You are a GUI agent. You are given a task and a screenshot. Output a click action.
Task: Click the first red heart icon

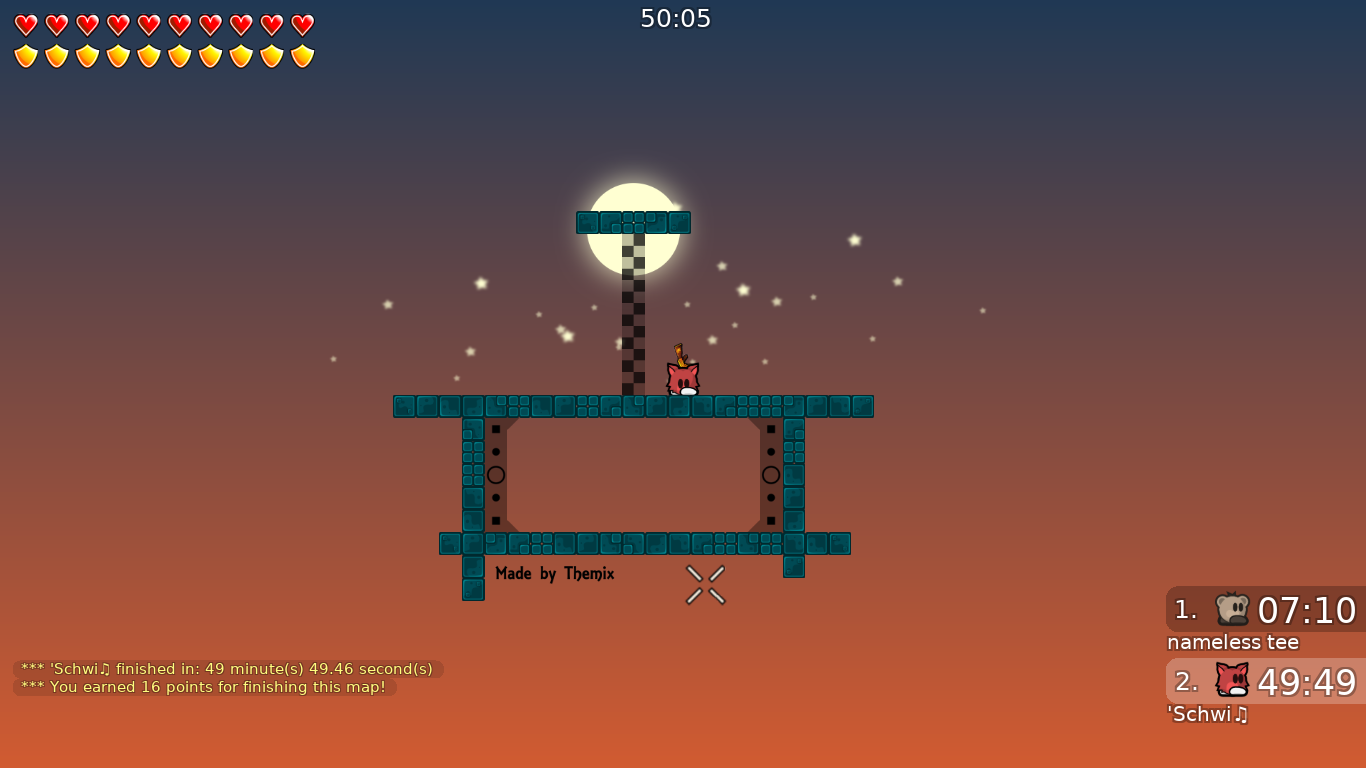[x=27, y=23]
